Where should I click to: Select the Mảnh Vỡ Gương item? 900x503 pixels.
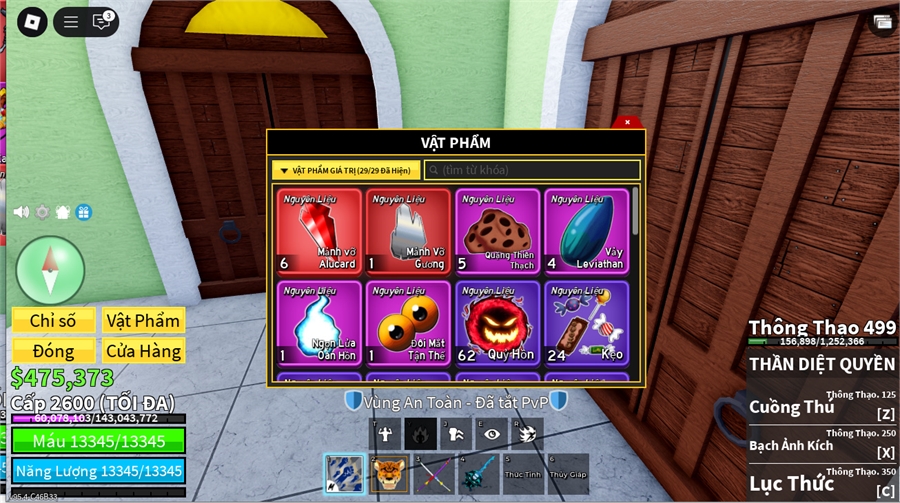pyautogui.click(x=407, y=231)
